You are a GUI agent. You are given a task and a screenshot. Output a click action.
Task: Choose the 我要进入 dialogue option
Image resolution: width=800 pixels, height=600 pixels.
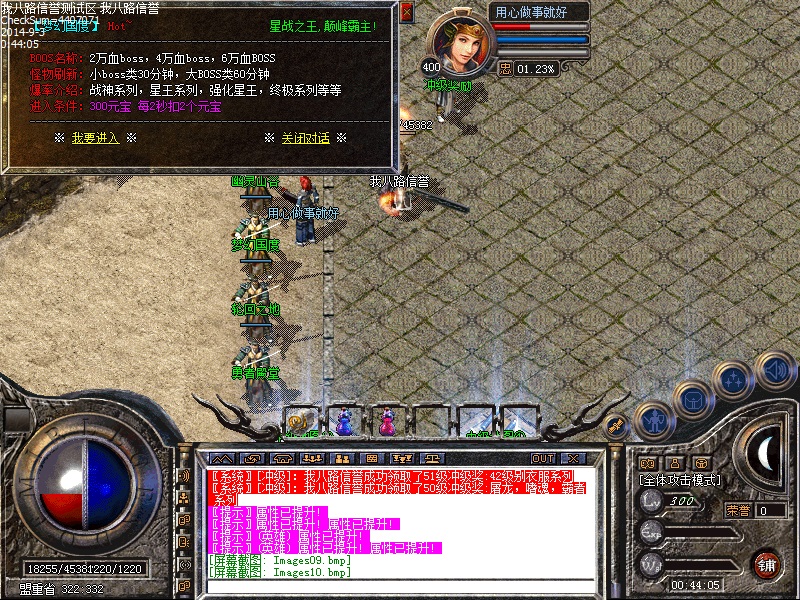[x=95, y=138]
